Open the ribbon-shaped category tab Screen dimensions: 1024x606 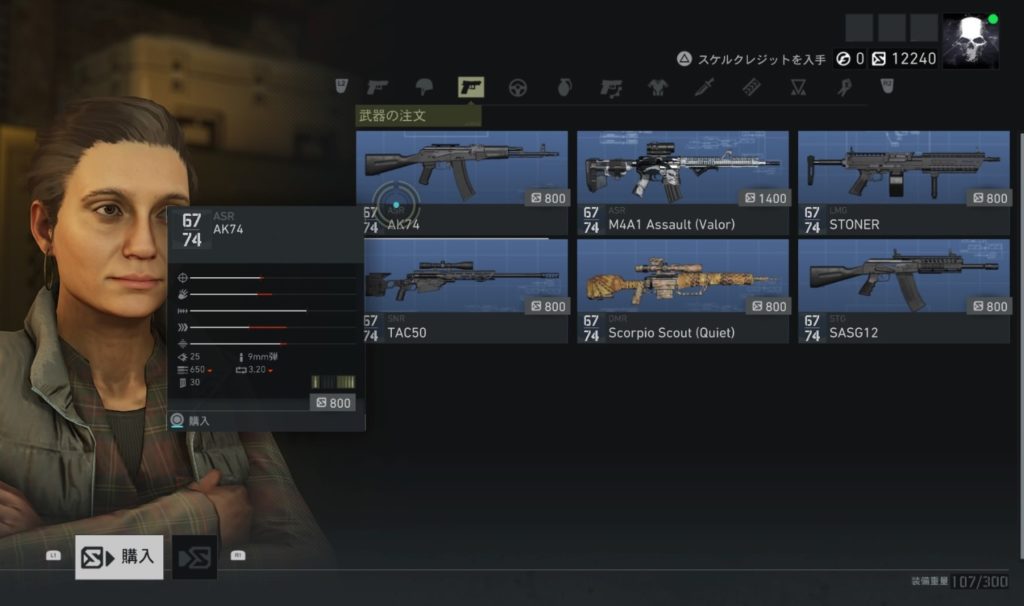[x=845, y=88]
